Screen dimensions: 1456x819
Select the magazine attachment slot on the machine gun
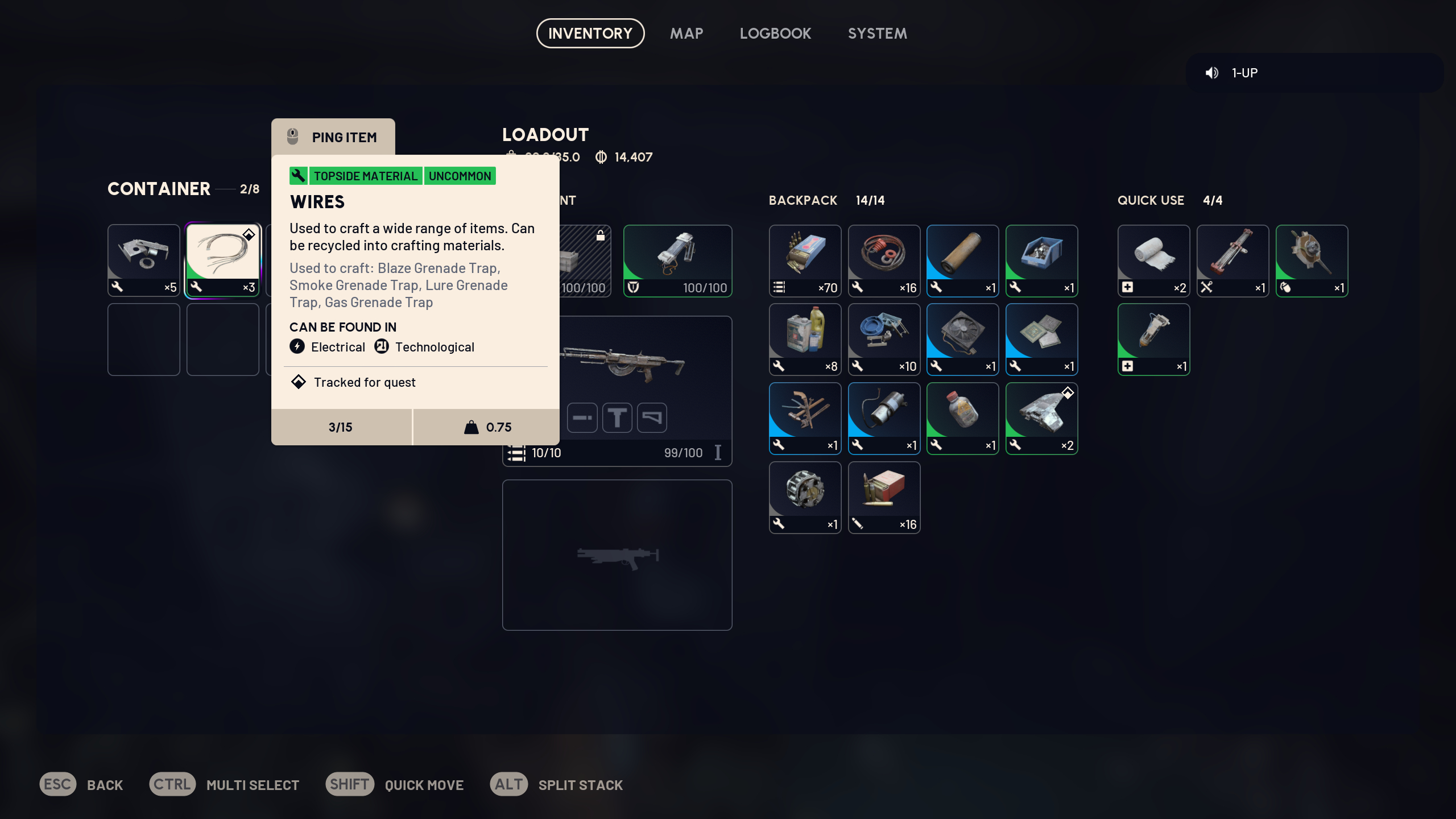(582, 417)
